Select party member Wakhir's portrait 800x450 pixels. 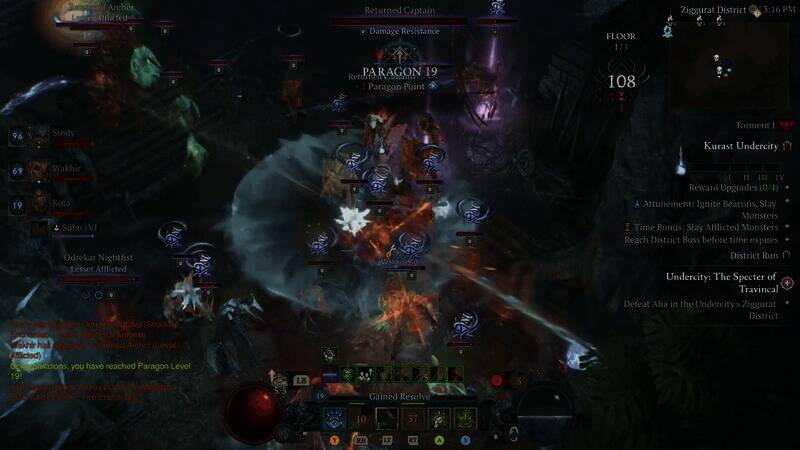click(39, 171)
